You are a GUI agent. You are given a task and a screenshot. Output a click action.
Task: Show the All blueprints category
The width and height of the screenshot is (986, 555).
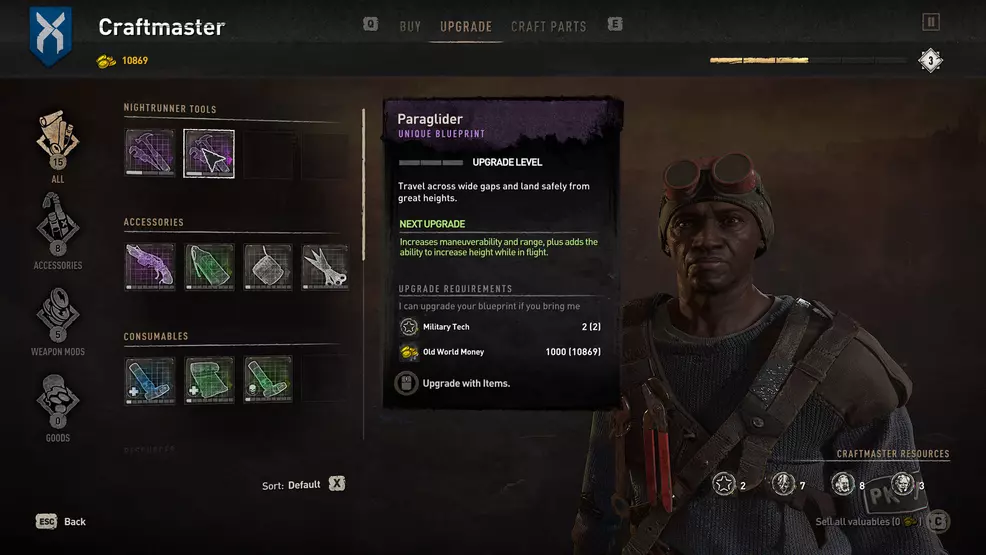point(57,146)
